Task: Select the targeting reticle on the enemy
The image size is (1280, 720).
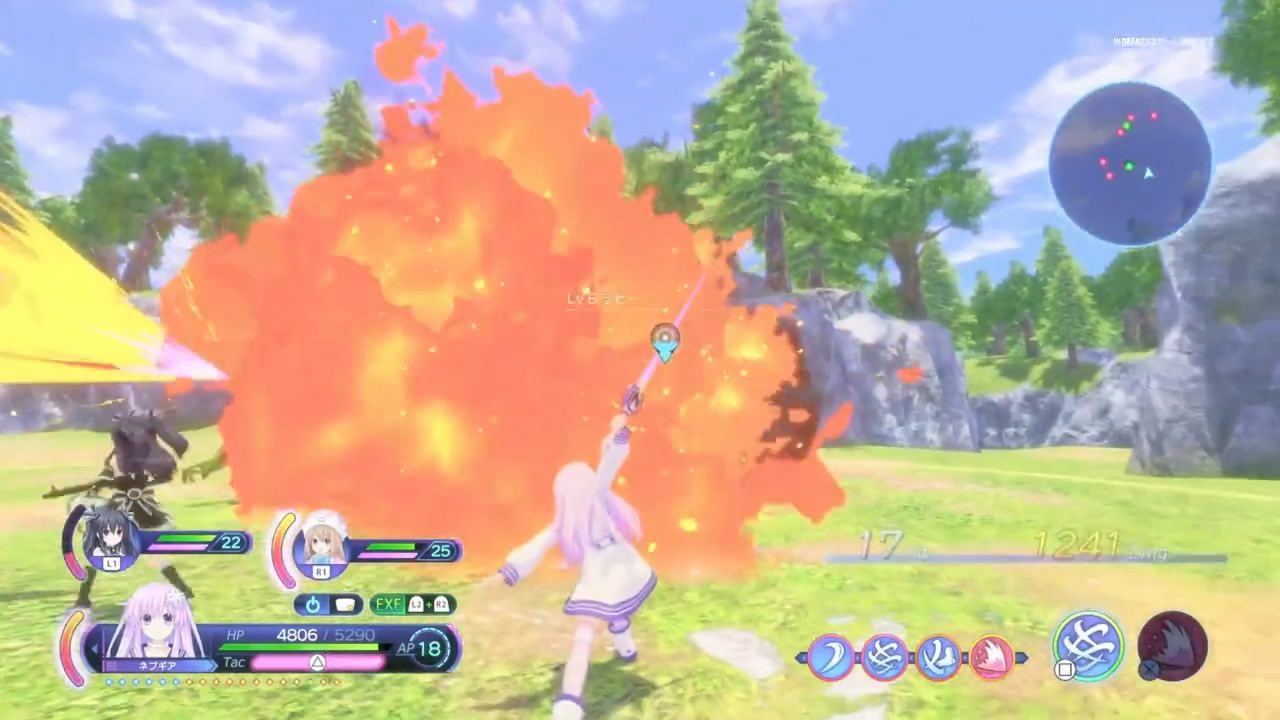Action: pos(665,343)
